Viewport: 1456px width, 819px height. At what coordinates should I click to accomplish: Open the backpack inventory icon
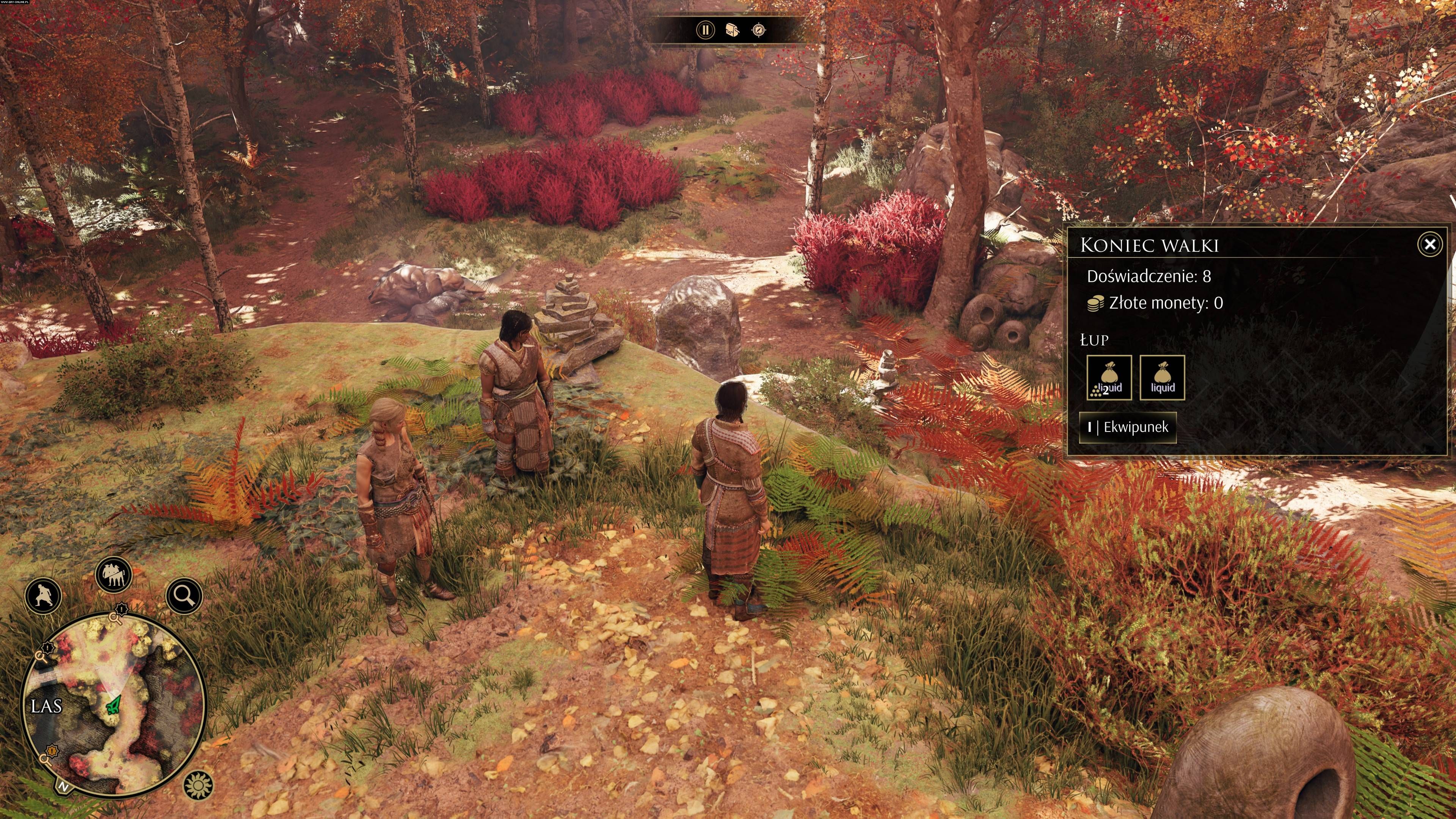pos(733,30)
